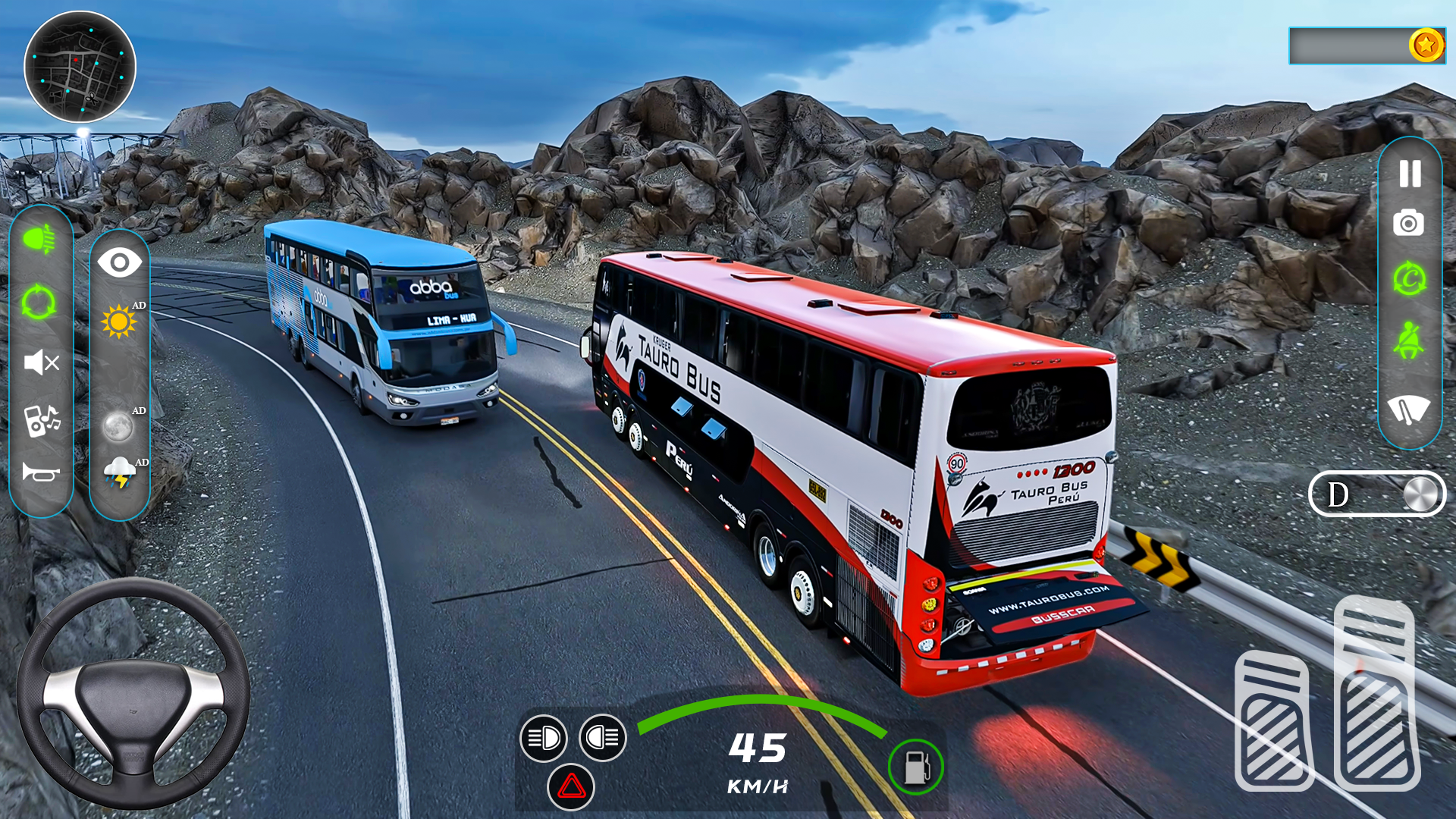Screen dimensions: 1456x819
Task: Toggle the hazard warning lights
Action: [571, 787]
